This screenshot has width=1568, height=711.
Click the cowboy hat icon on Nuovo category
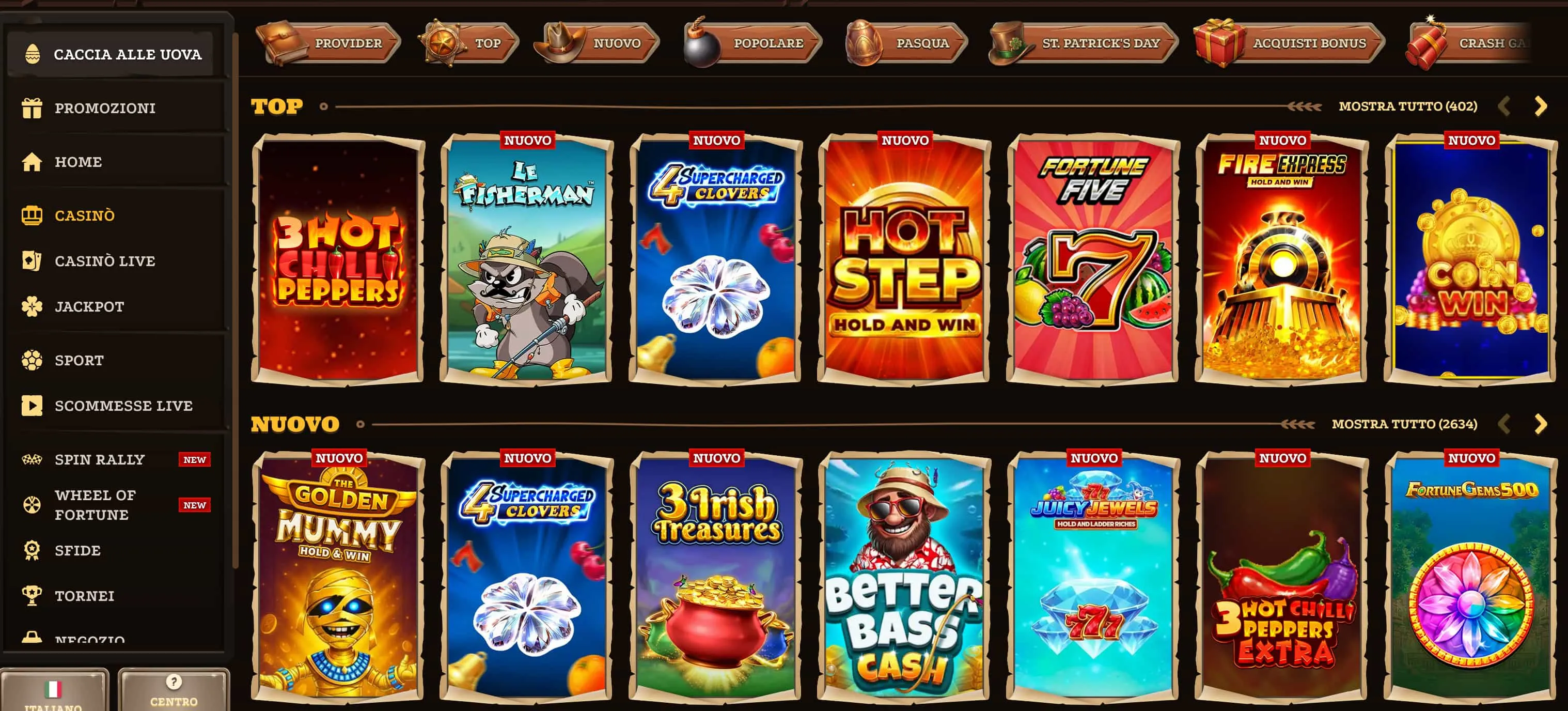(x=560, y=42)
